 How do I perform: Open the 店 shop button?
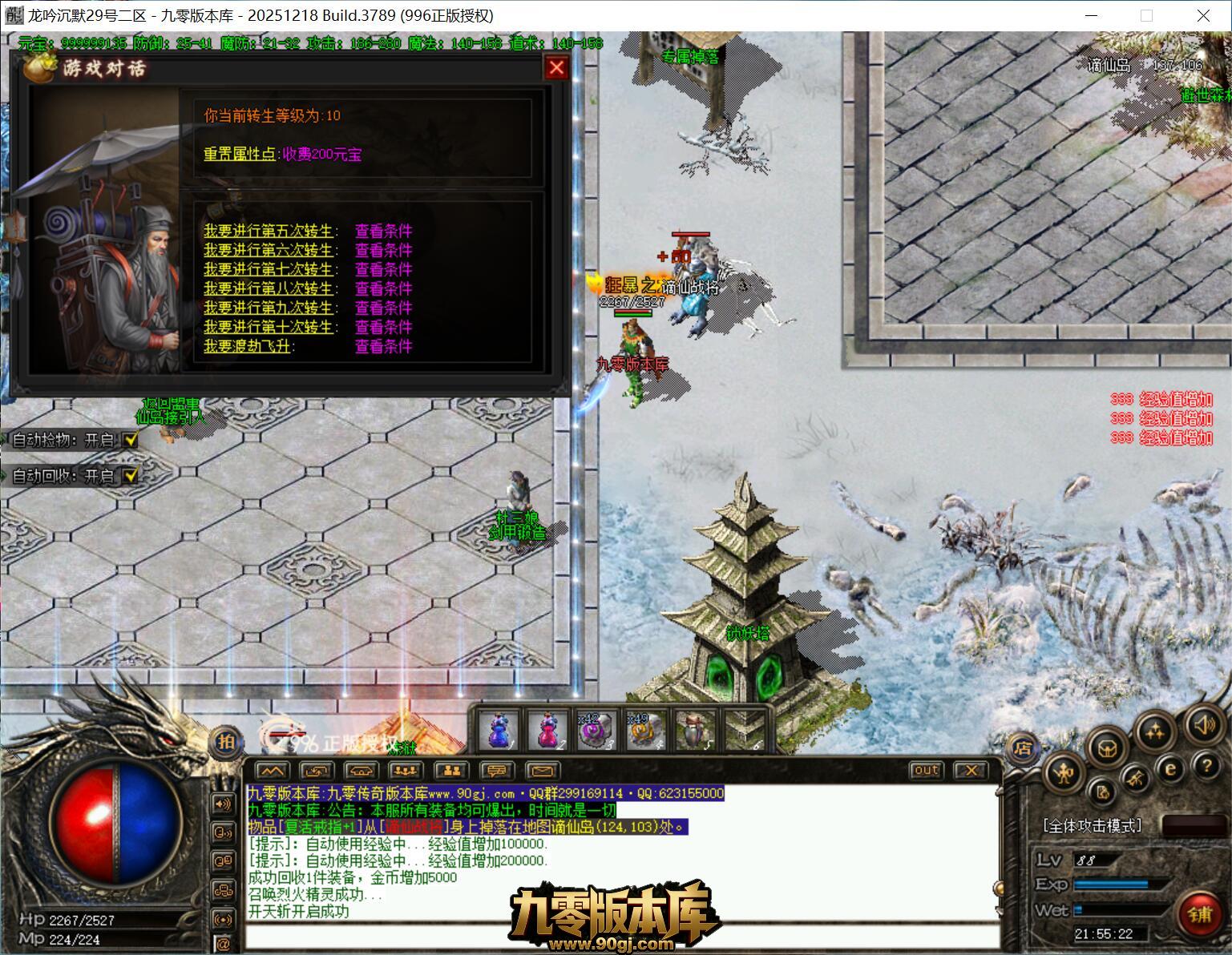click(x=1022, y=748)
